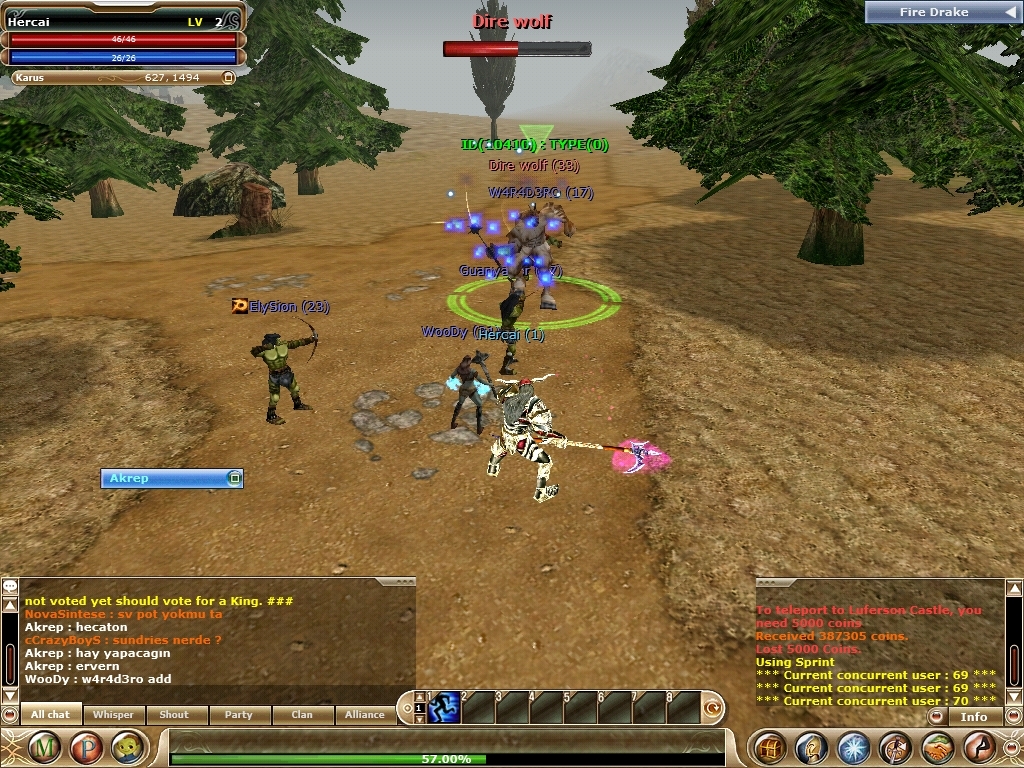
Task: Show the All chat tab
Action: tap(51, 714)
